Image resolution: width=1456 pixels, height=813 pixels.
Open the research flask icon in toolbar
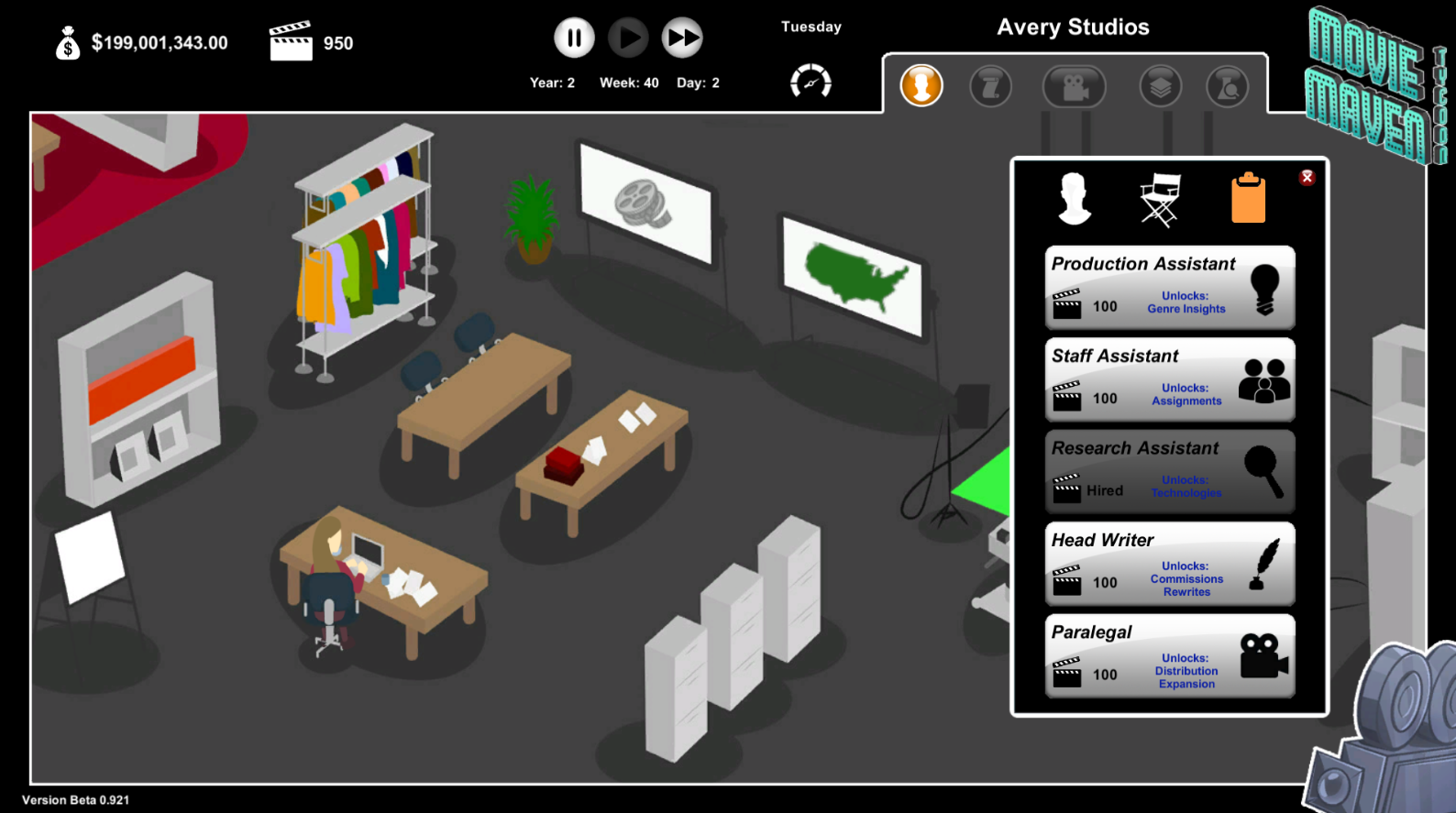[1227, 85]
